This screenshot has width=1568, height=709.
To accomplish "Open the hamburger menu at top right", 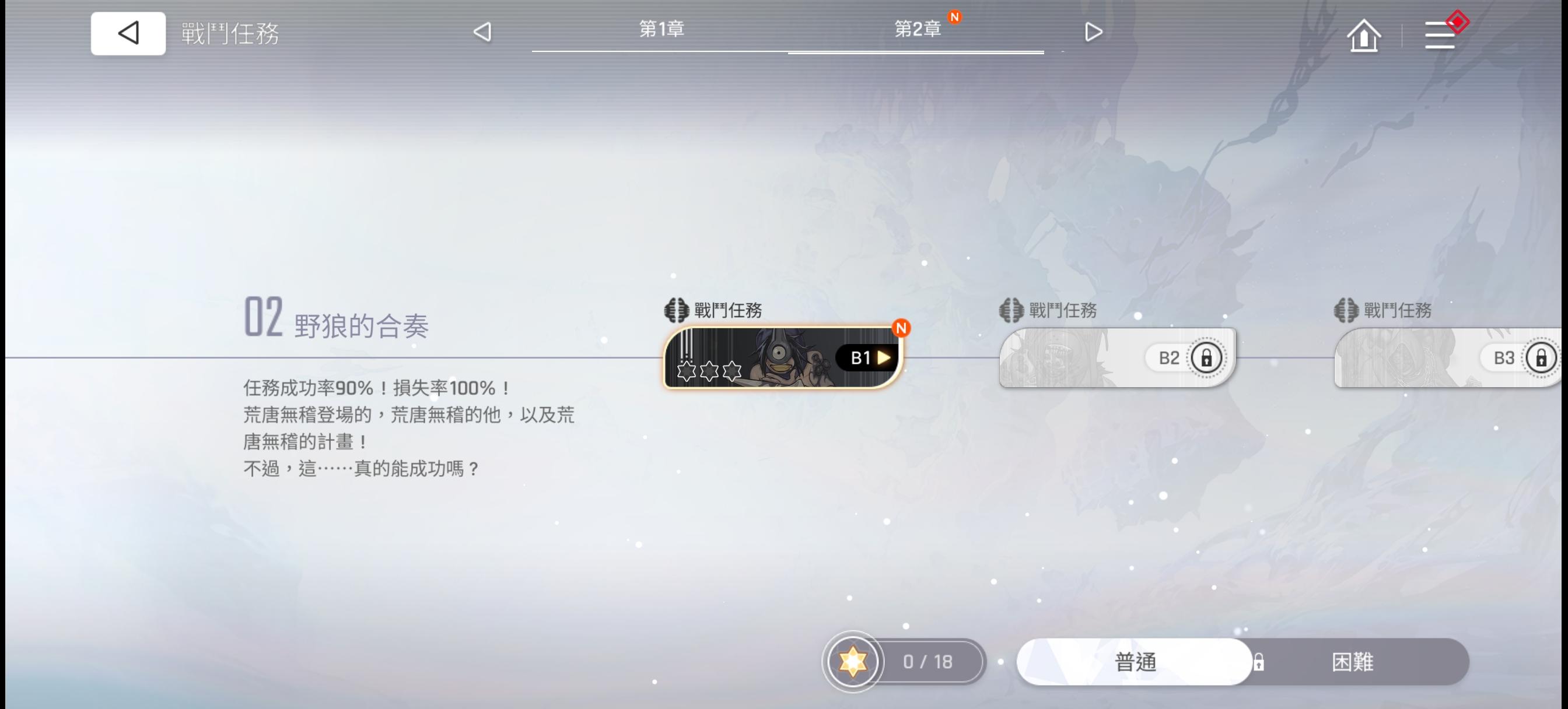I will pyautogui.click(x=1440, y=36).
